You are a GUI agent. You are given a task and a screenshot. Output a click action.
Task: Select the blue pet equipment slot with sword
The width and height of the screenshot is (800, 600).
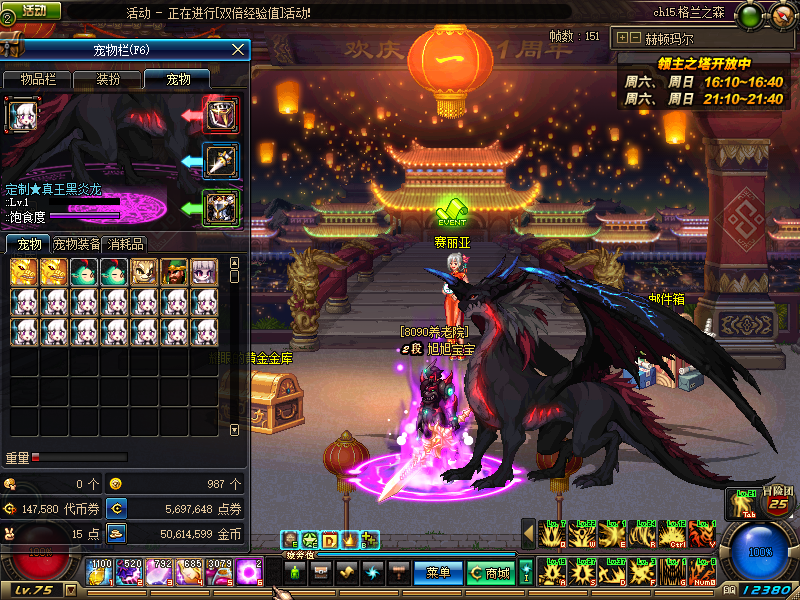tap(220, 160)
